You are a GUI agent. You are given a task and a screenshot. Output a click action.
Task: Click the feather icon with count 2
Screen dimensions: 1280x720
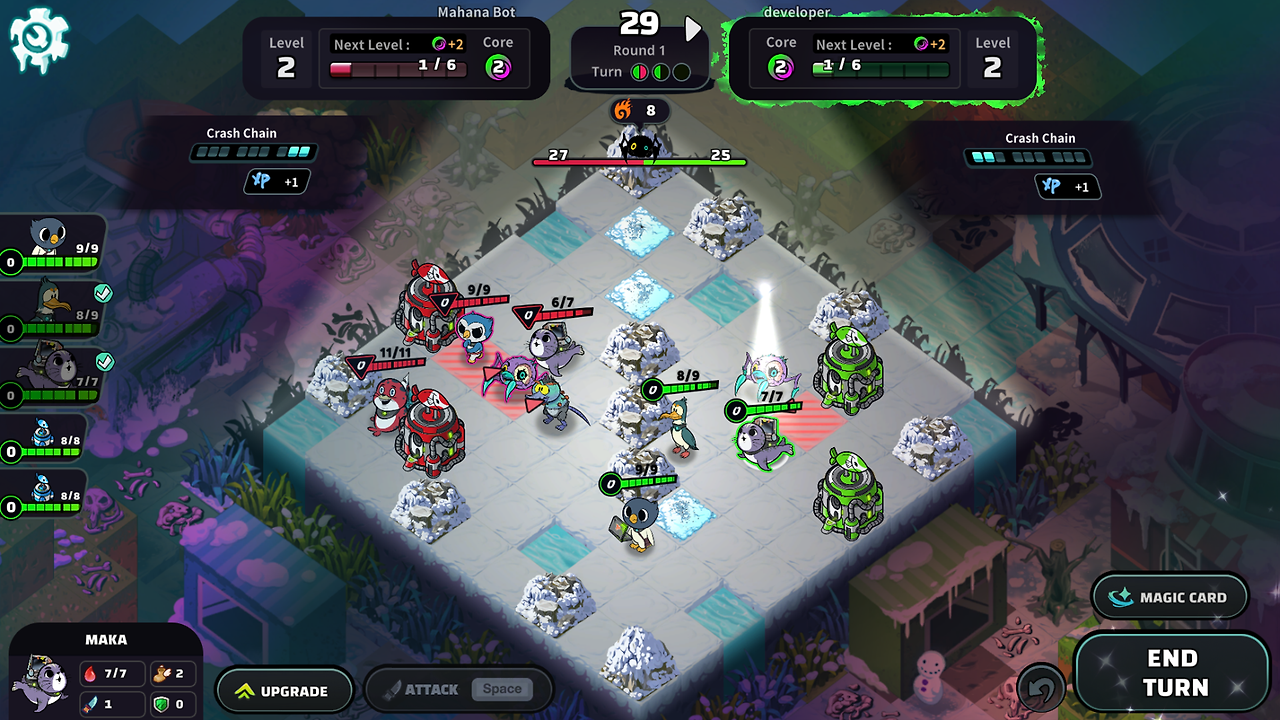pyautogui.click(x=164, y=673)
